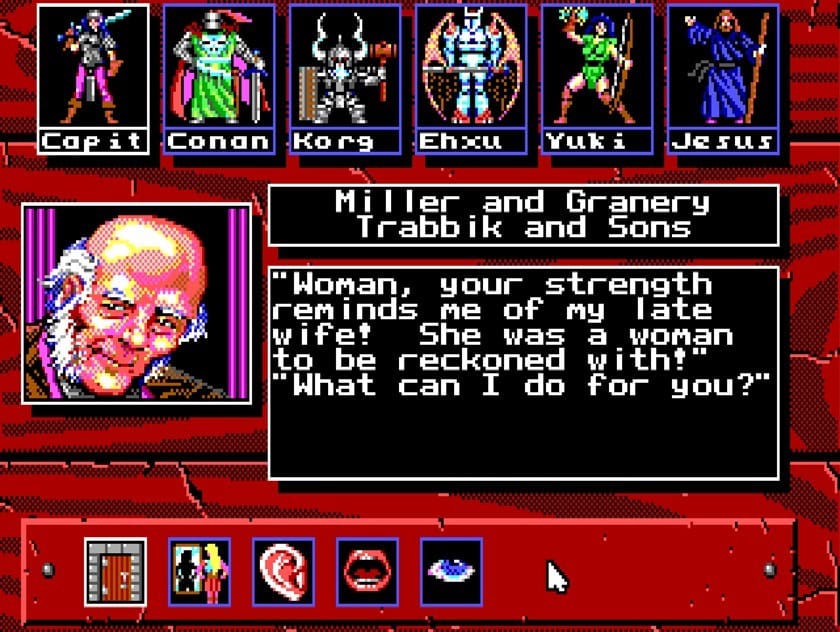Viewport: 840px width, 632px height.
Task: Use the mouth icon to talk
Action: [x=367, y=572]
